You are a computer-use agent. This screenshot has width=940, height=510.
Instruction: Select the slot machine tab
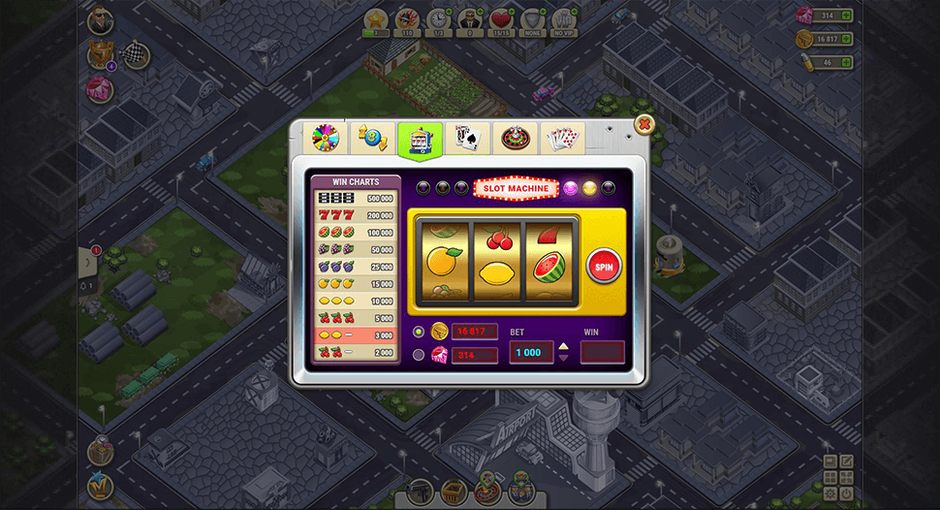pyautogui.click(x=420, y=139)
